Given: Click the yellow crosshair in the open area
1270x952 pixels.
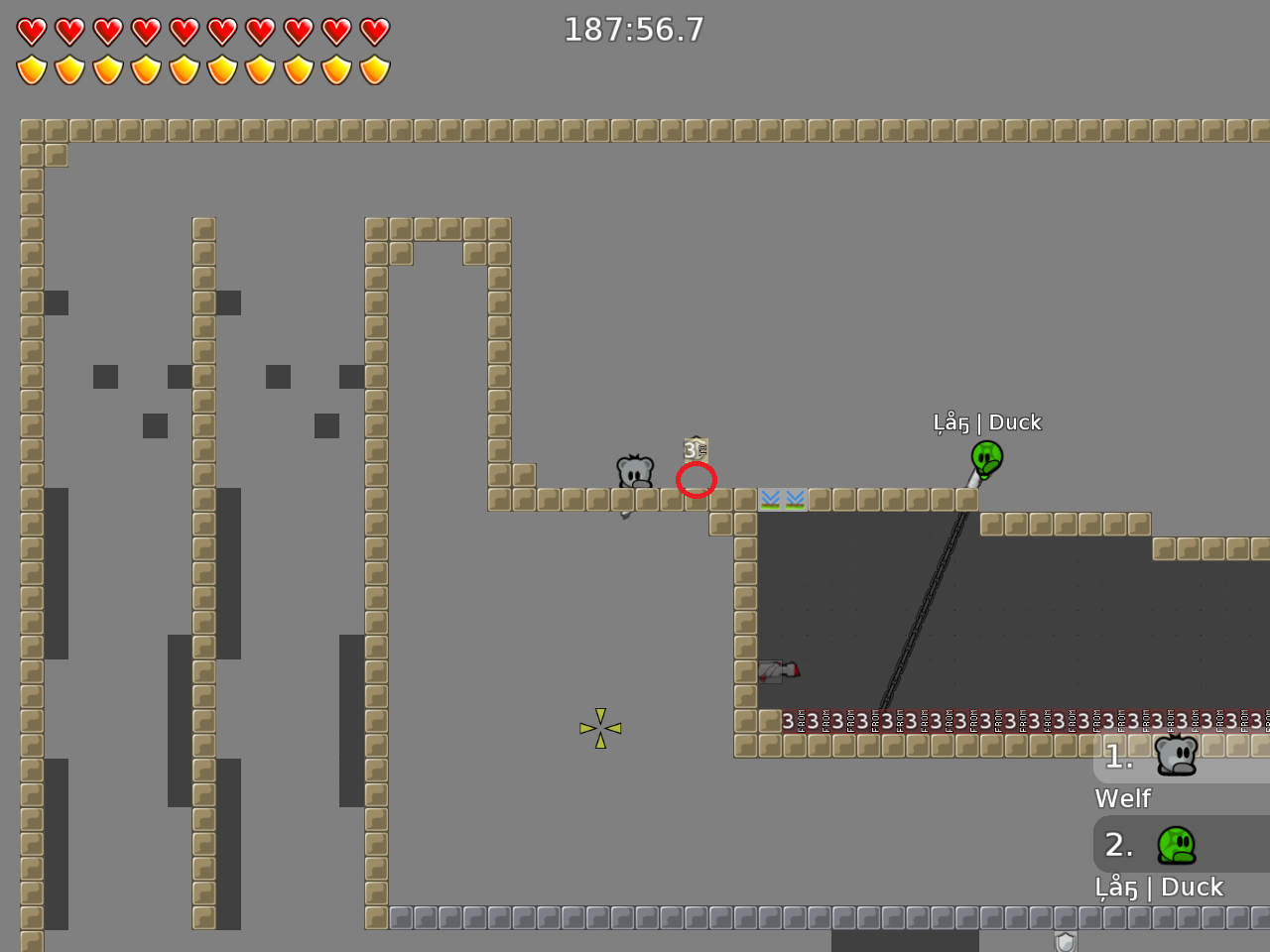Looking at the screenshot, I should tap(599, 728).
